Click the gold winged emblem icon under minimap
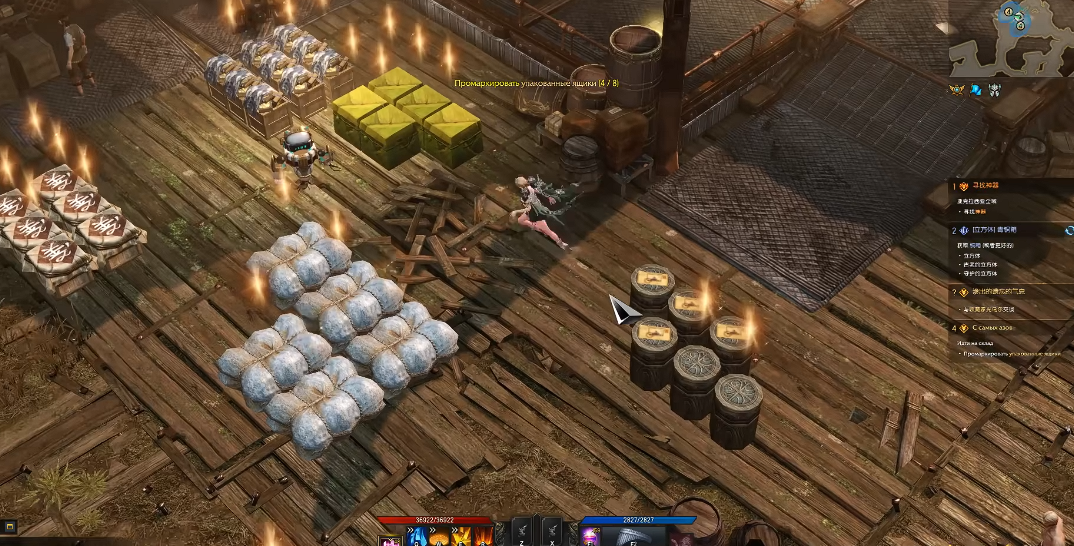Viewport: 1074px width, 546px height. [x=956, y=90]
